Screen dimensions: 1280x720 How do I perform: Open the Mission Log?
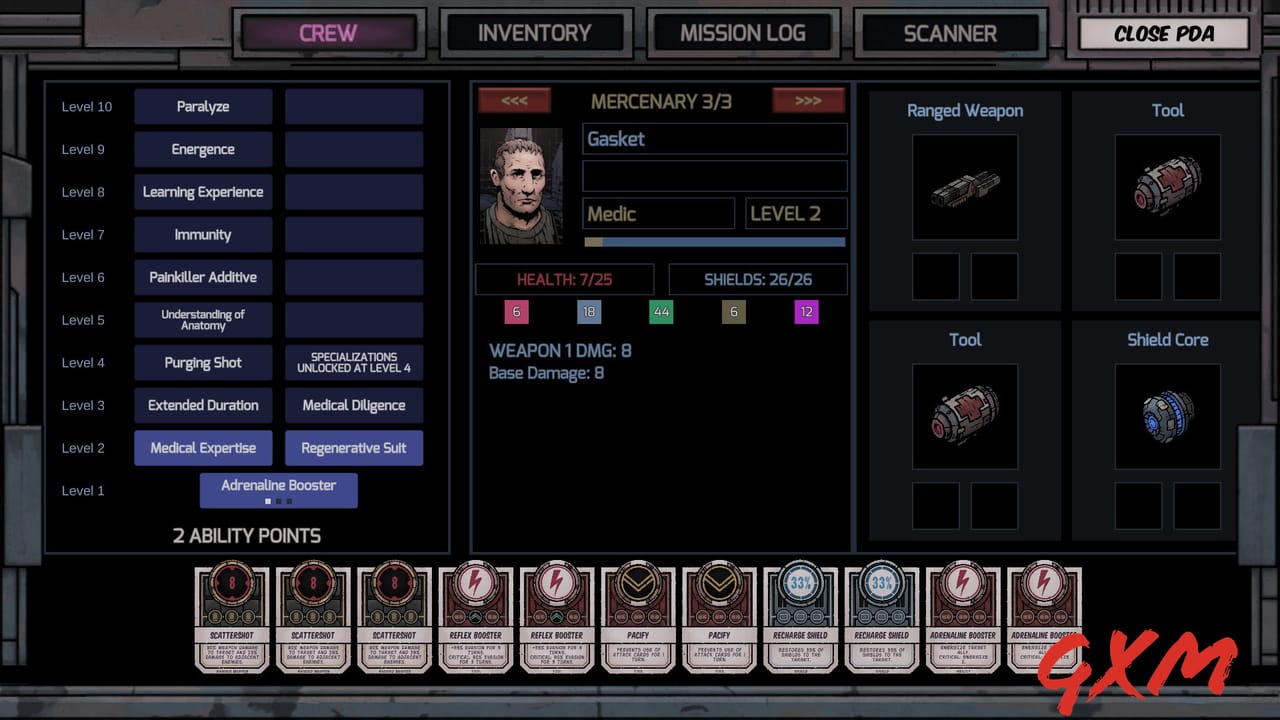[743, 32]
